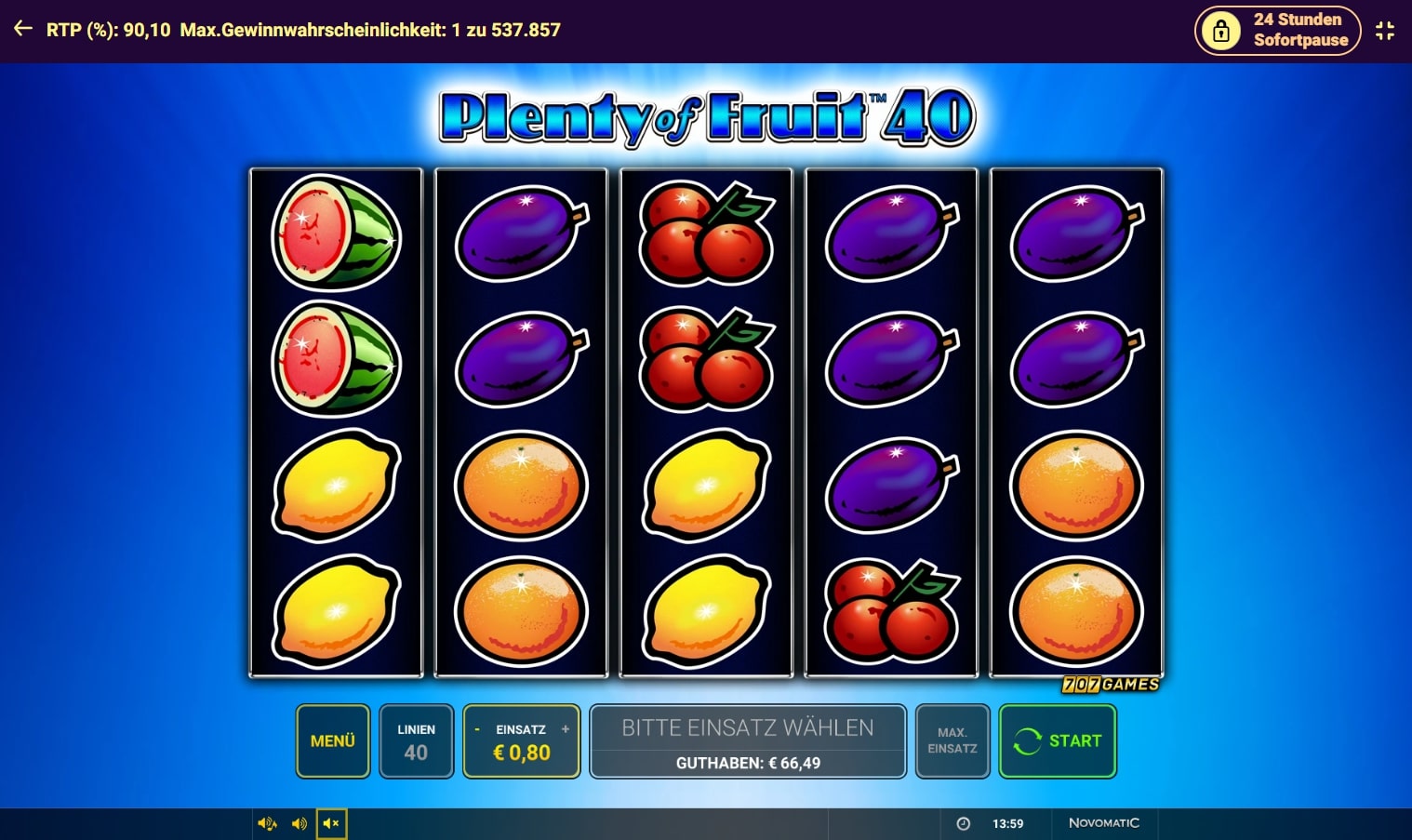Enable sound with music note speaker icon
Screen dimensions: 1412x840
[267, 823]
